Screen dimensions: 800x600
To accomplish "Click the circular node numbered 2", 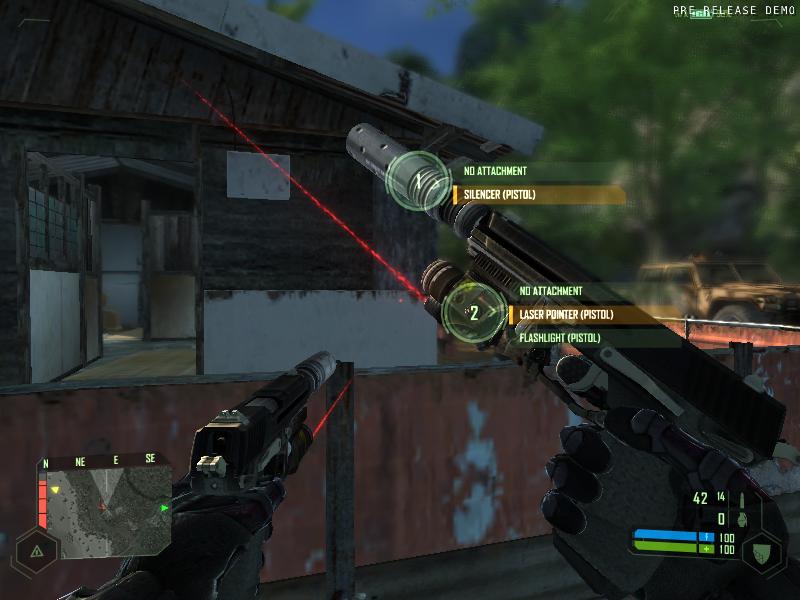I will click(474, 312).
